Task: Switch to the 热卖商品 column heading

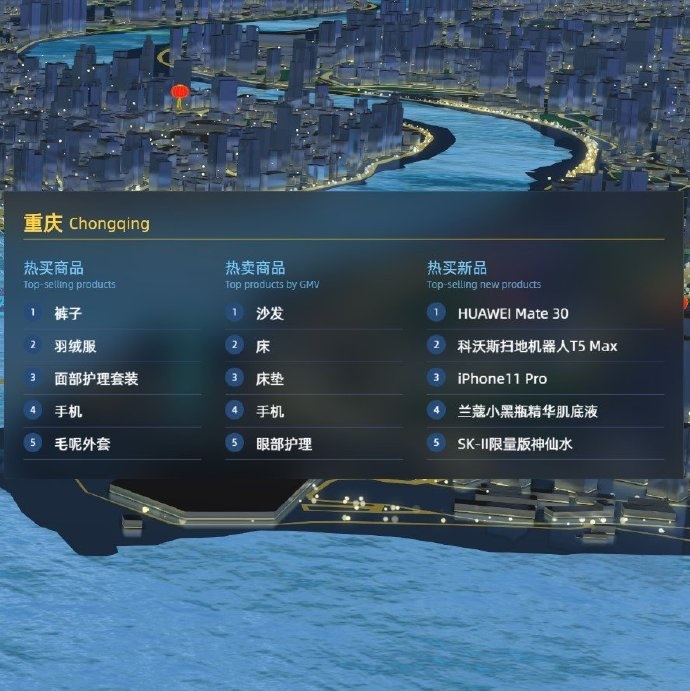Action: (x=255, y=268)
